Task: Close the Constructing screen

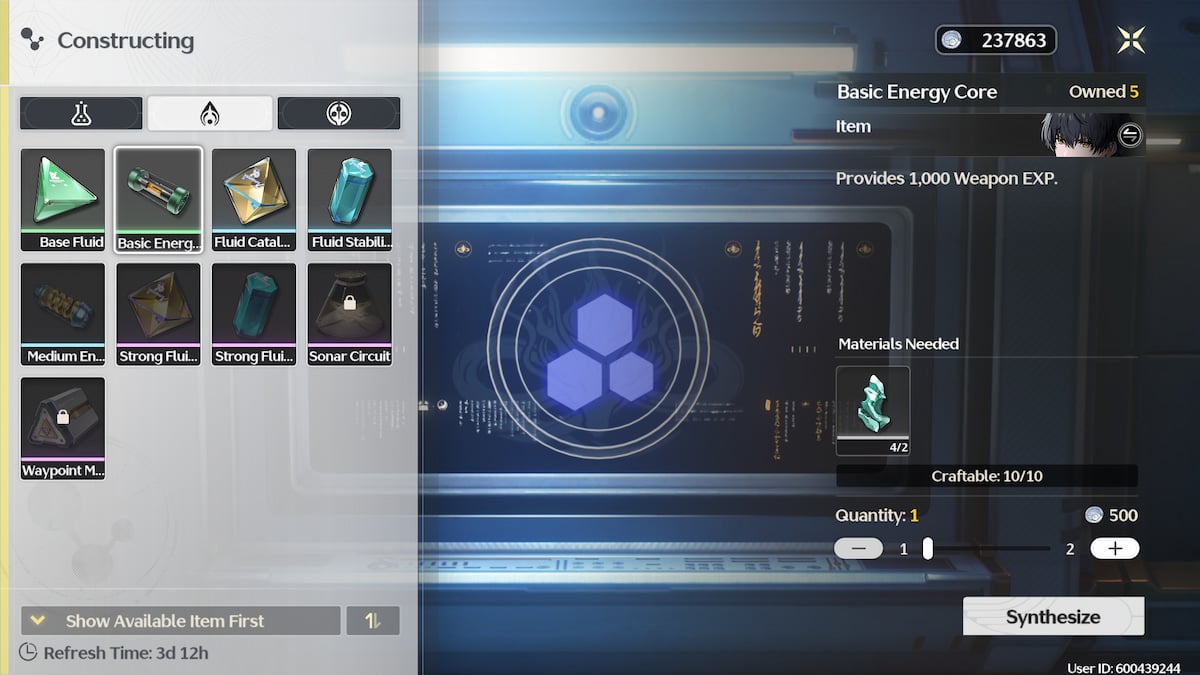Action: [x=1131, y=40]
